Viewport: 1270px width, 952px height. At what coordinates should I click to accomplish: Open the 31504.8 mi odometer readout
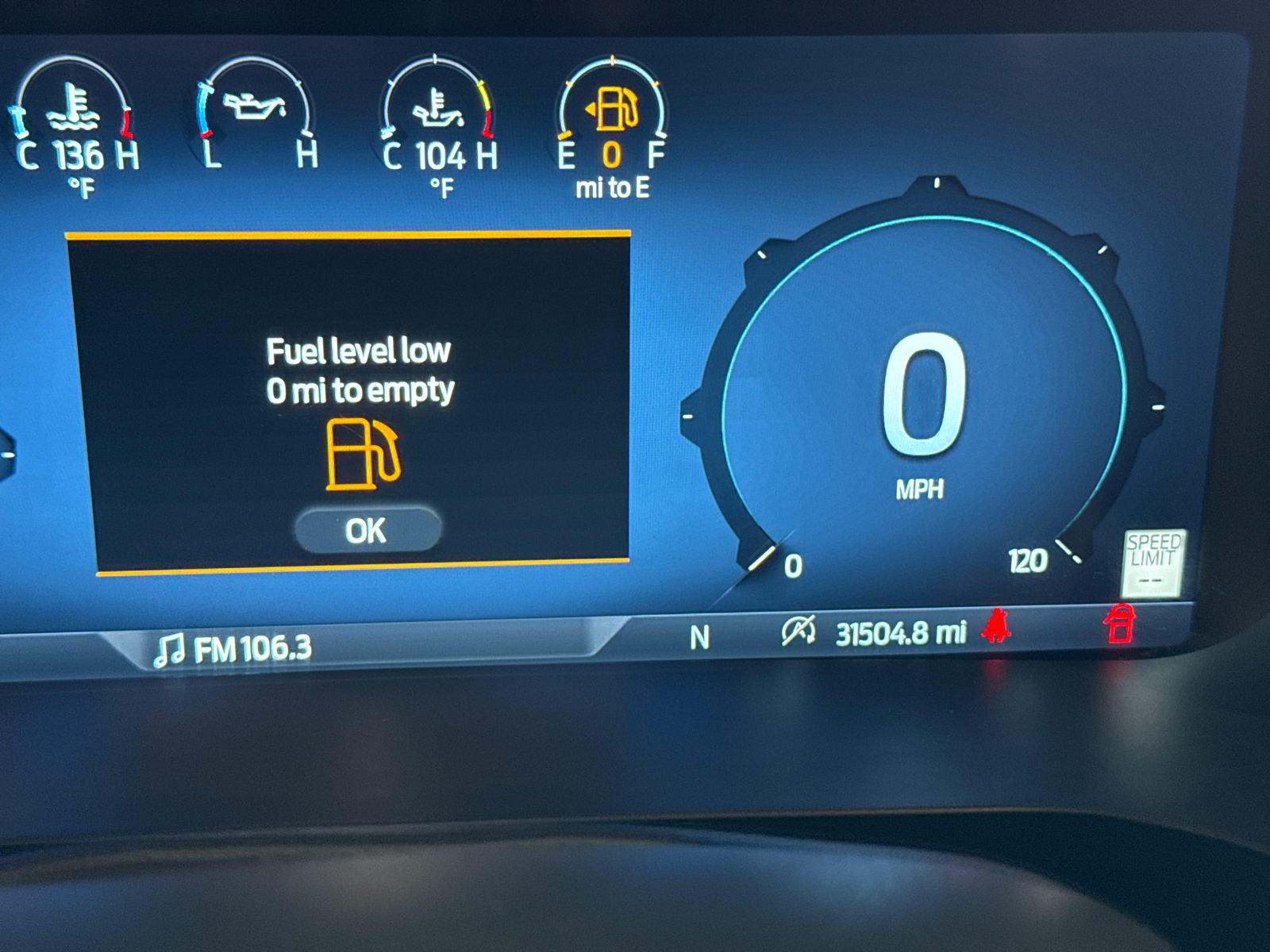[x=901, y=632]
